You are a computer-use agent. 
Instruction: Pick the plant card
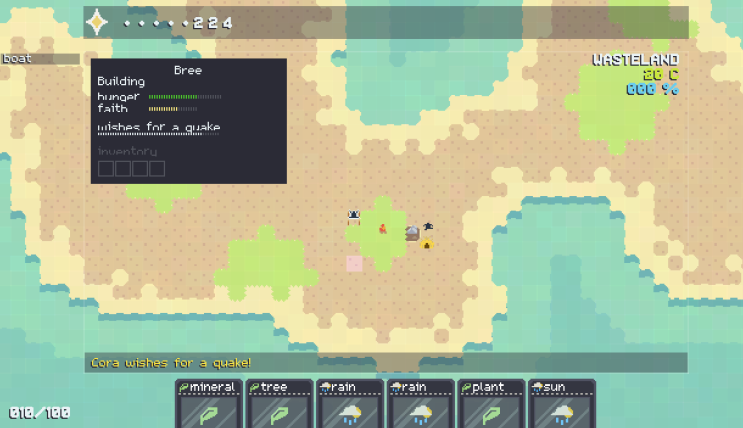[x=489, y=404]
